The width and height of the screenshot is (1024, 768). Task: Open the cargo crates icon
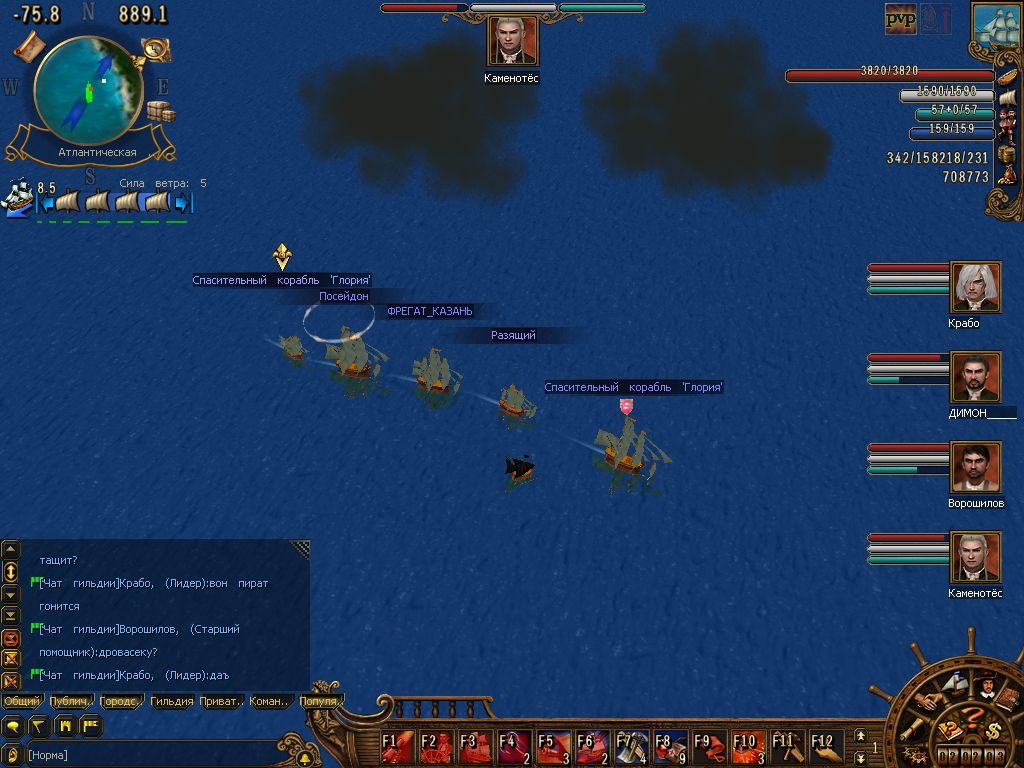coord(160,111)
